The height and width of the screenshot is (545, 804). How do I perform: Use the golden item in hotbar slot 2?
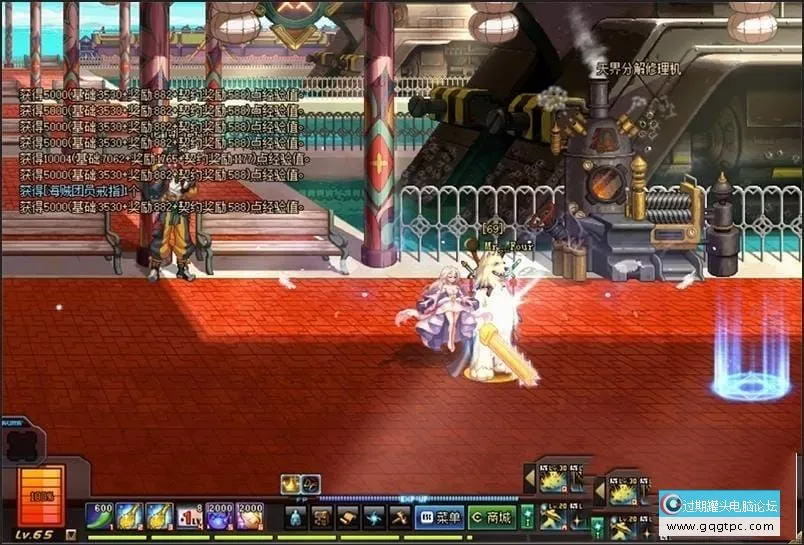coord(129,517)
